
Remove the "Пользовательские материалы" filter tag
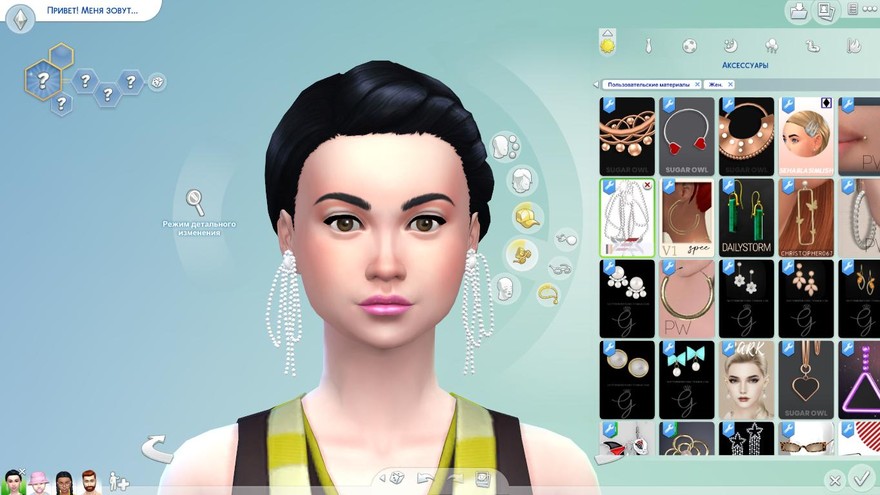coord(697,85)
